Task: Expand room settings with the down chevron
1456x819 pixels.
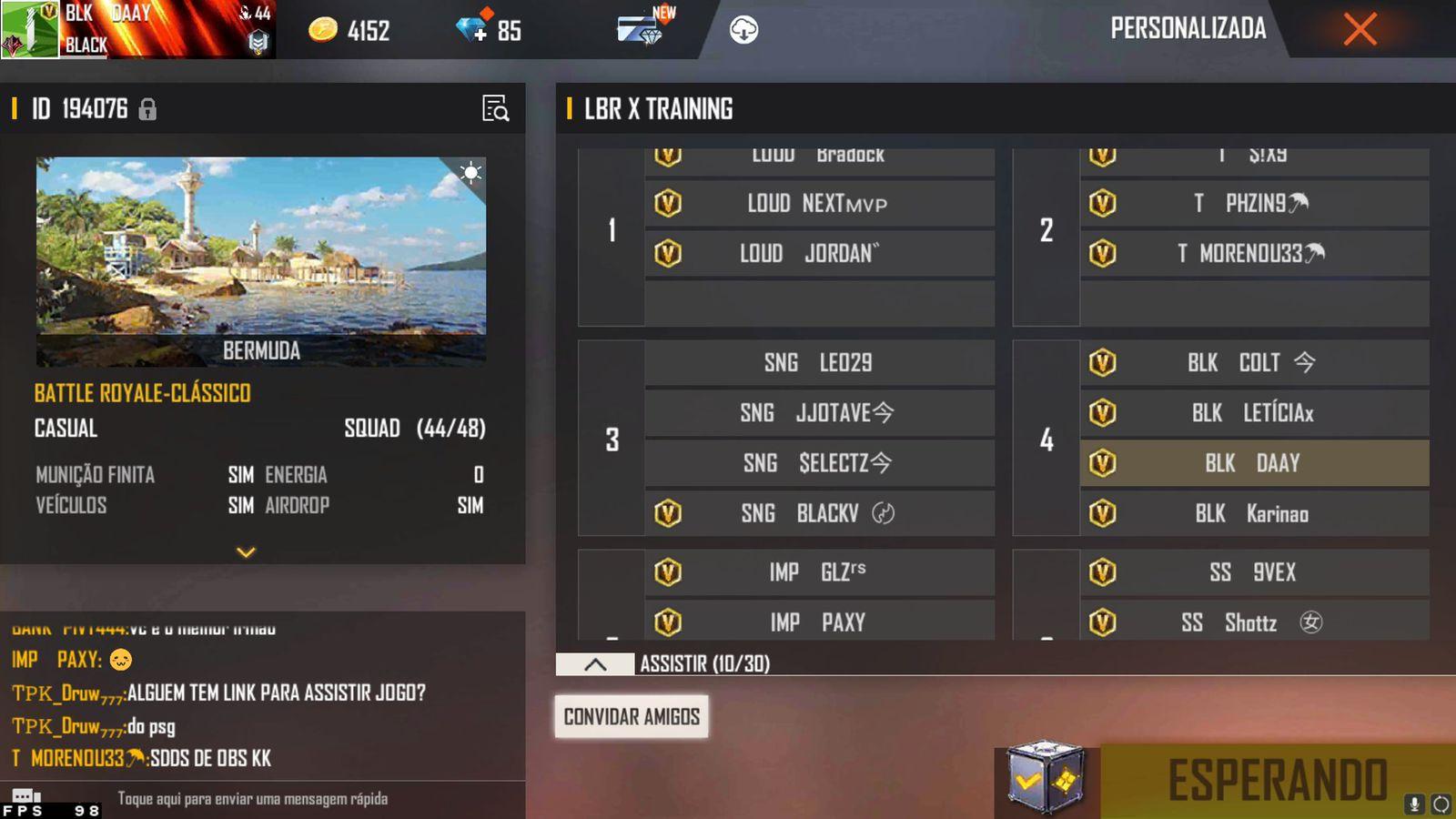Action: pyautogui.click(x=246, y=551)
